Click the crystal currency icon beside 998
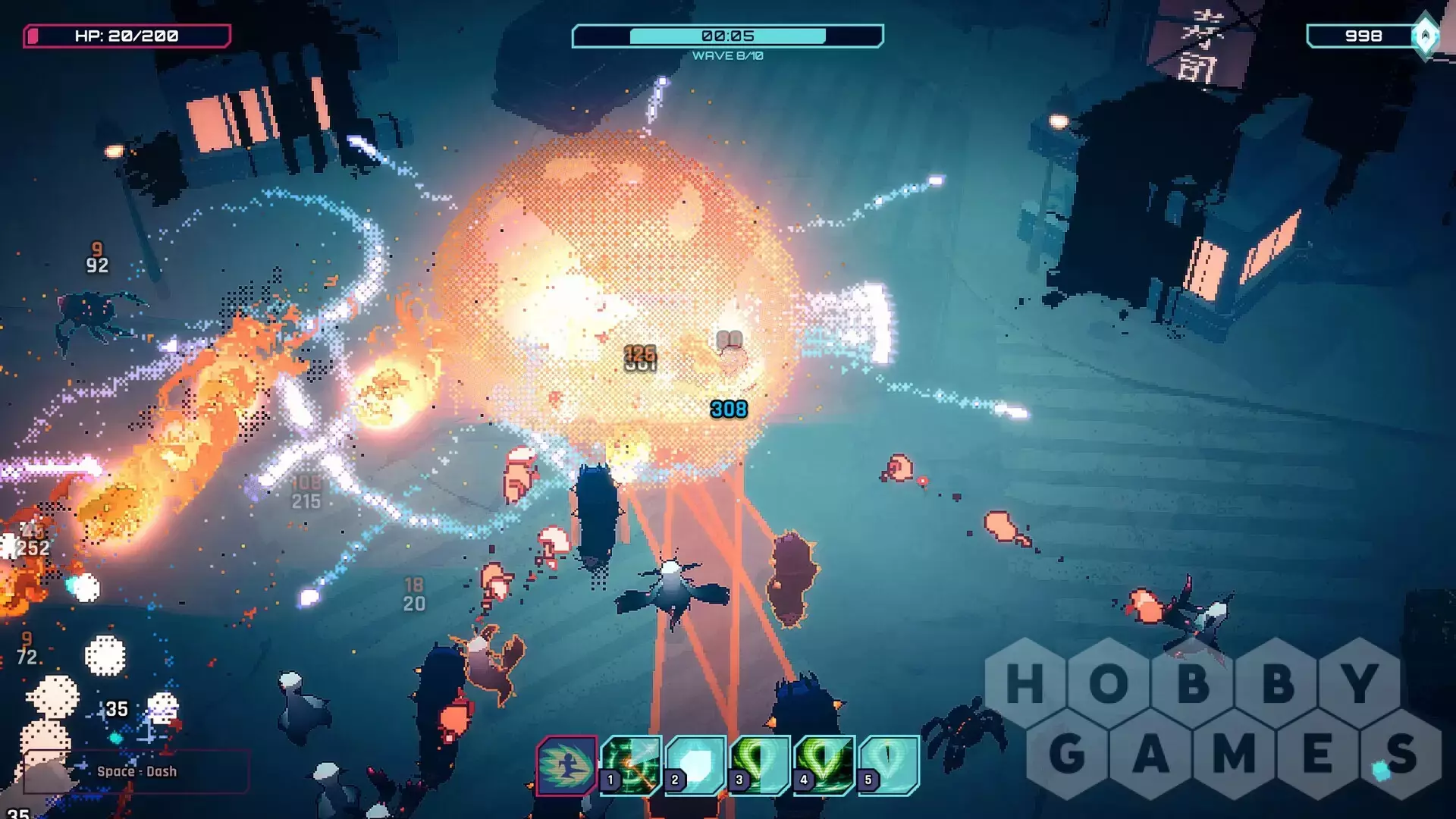This screenshot has height=819, width=1456. [x=1426, y=36]
